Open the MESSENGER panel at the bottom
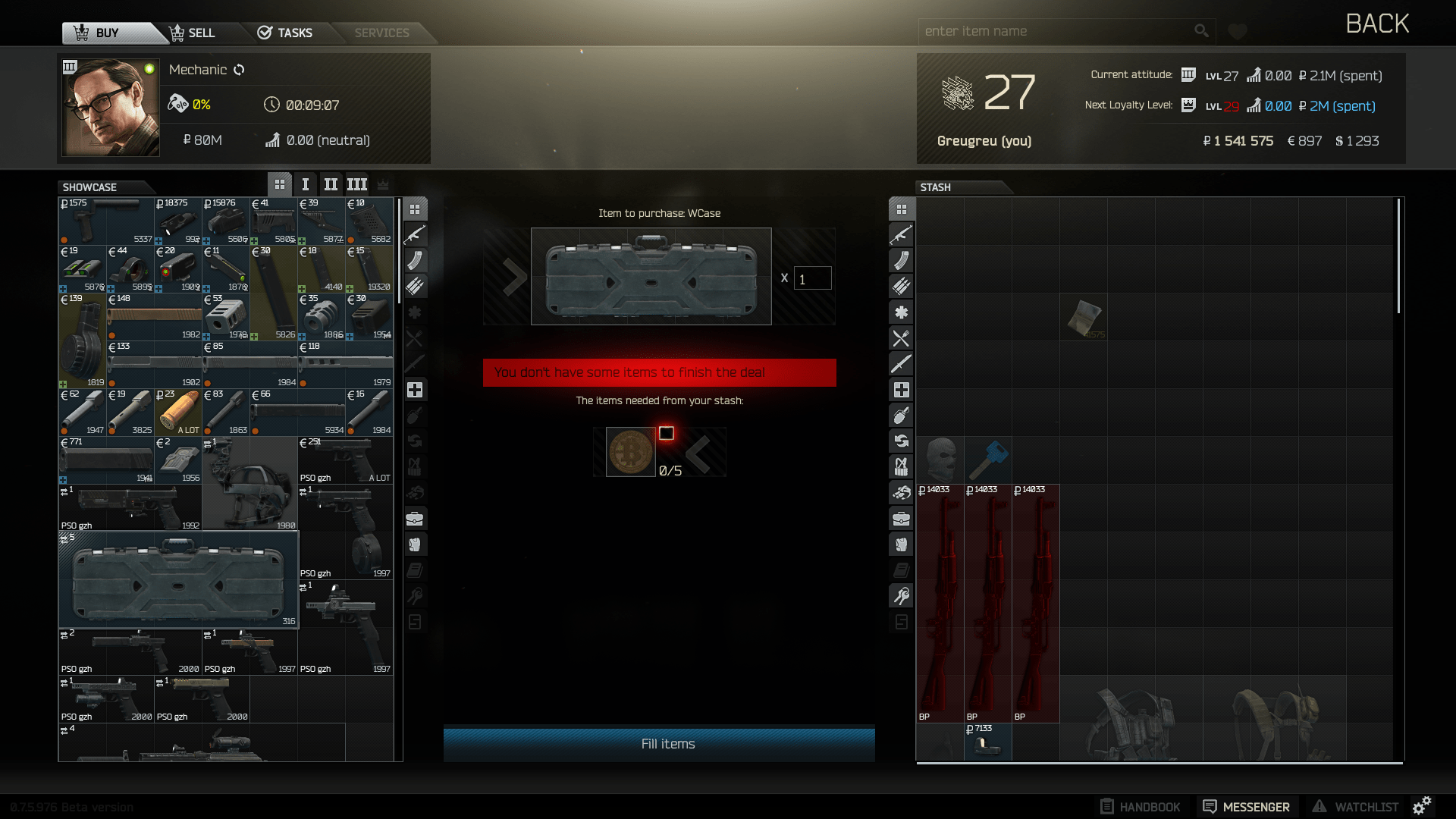Screen dimensions: 1456x819 coord(1247,806)
